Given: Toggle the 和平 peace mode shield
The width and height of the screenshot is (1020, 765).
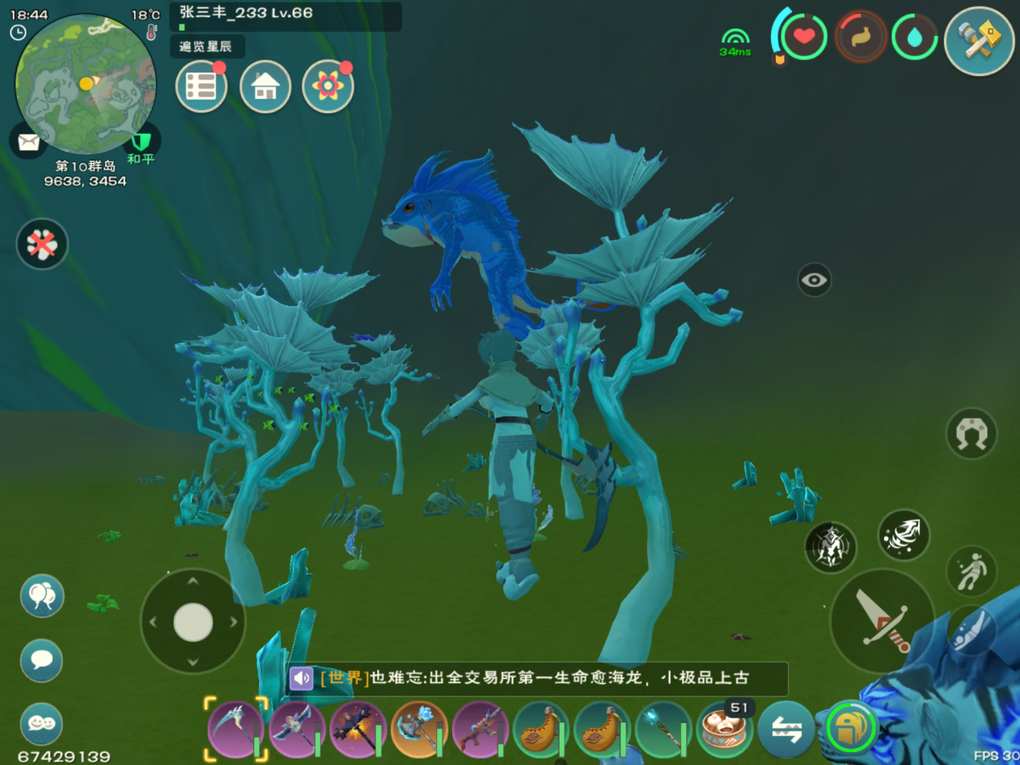Looking at the screenshot, I should tap(141, 141).
